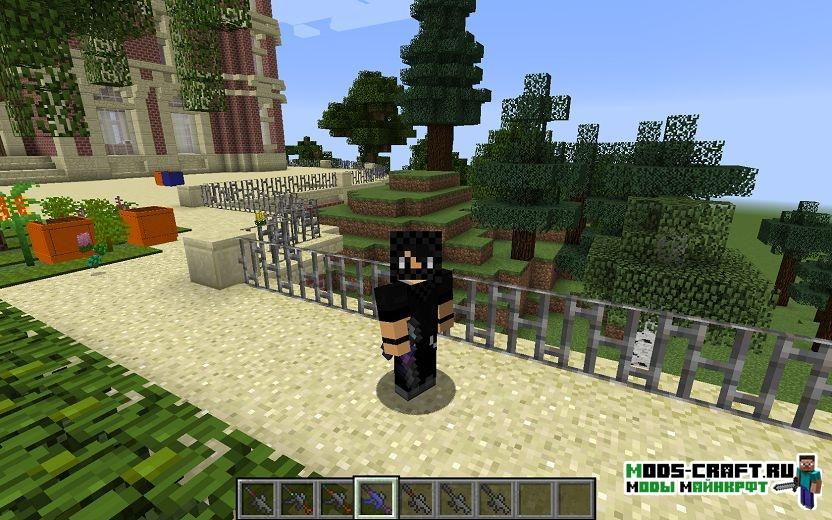Select the teal-hilted weapon hotbar slot
Viewport: 832px width, 520px height.
coord(296,496)
